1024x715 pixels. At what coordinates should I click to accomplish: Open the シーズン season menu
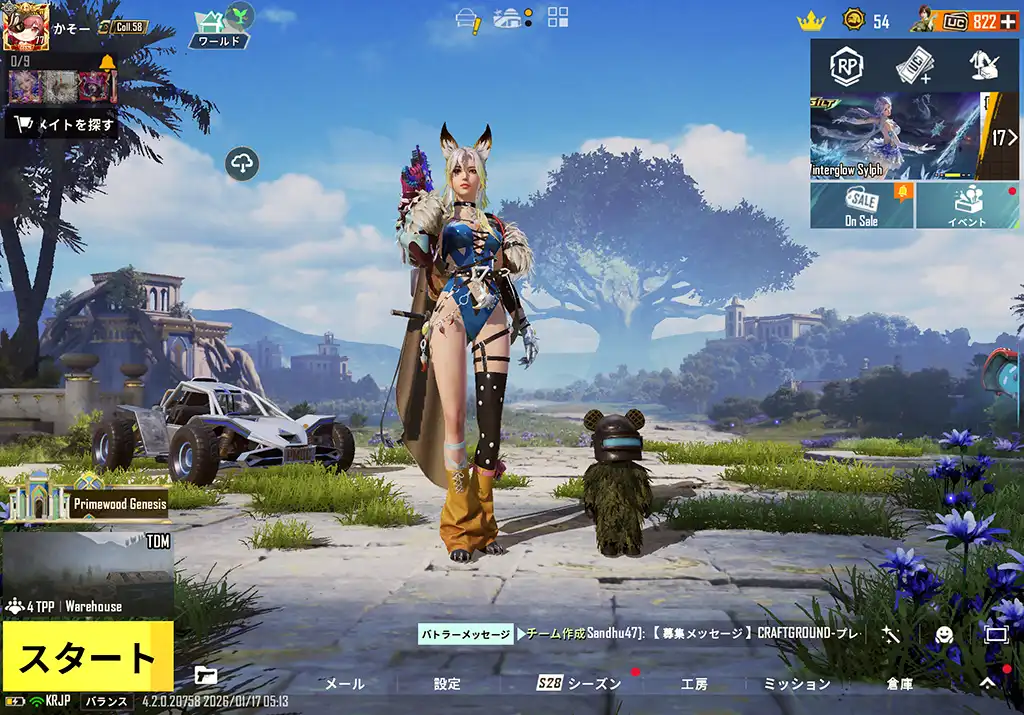pyautogui.click(x=580, y=684)
